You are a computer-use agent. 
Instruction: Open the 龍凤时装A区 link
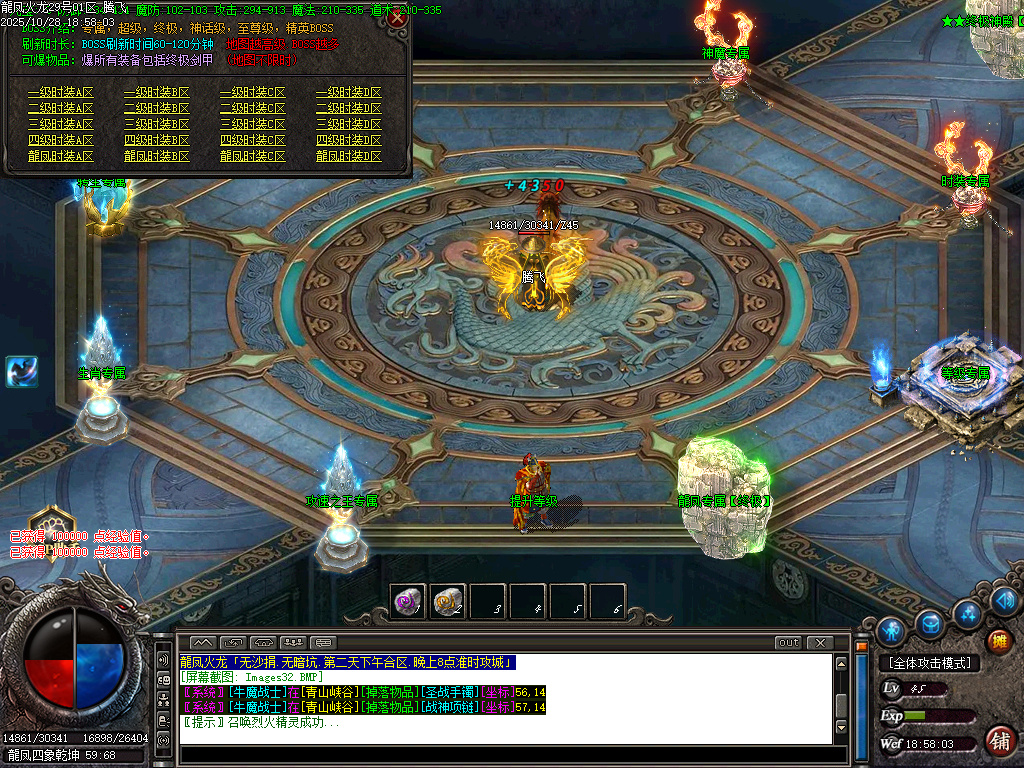point(60,156)
